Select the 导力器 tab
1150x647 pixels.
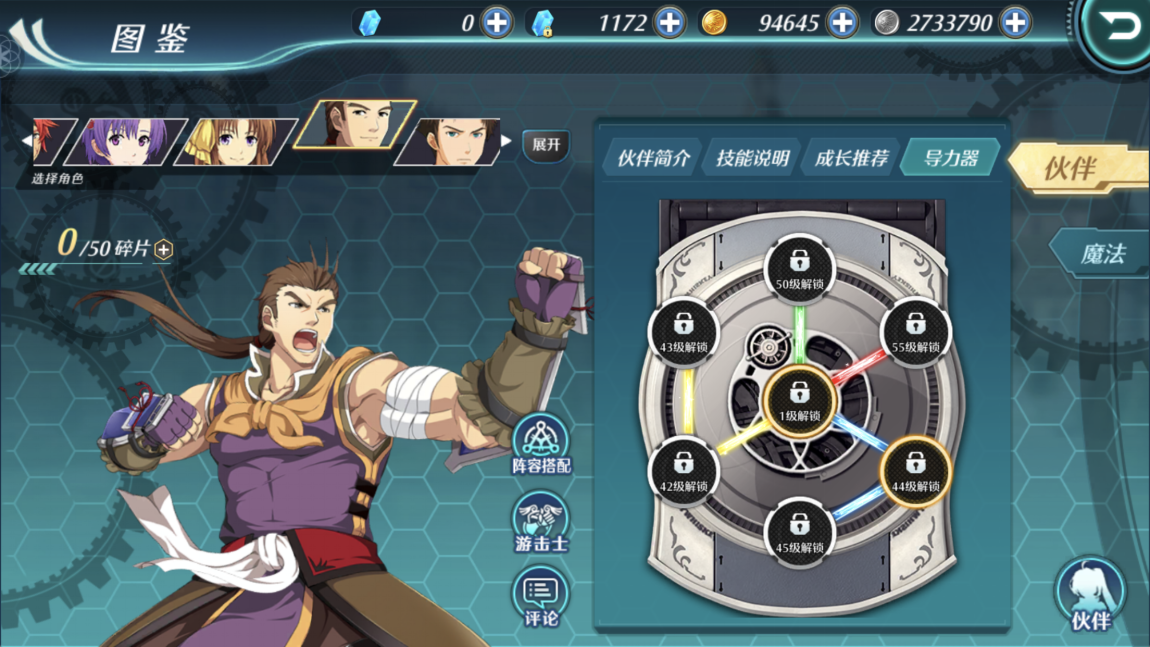pos(949,158)
